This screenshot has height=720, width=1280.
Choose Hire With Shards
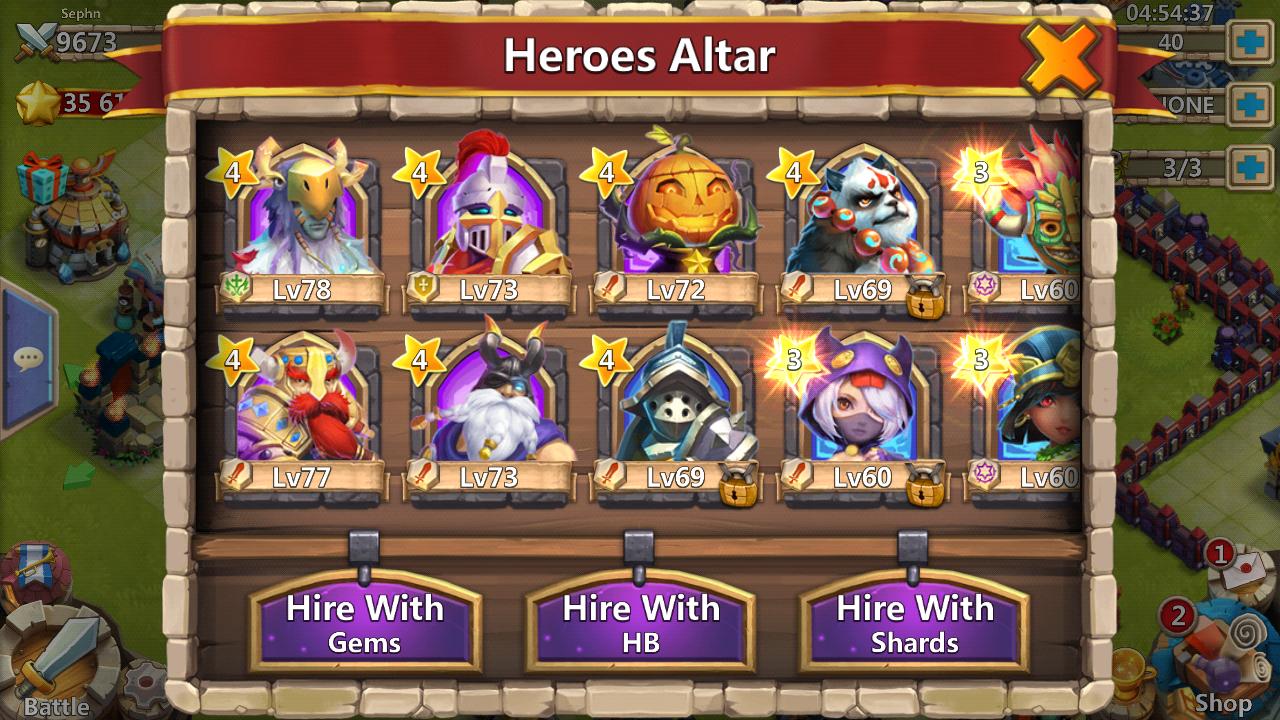[915, 621]
